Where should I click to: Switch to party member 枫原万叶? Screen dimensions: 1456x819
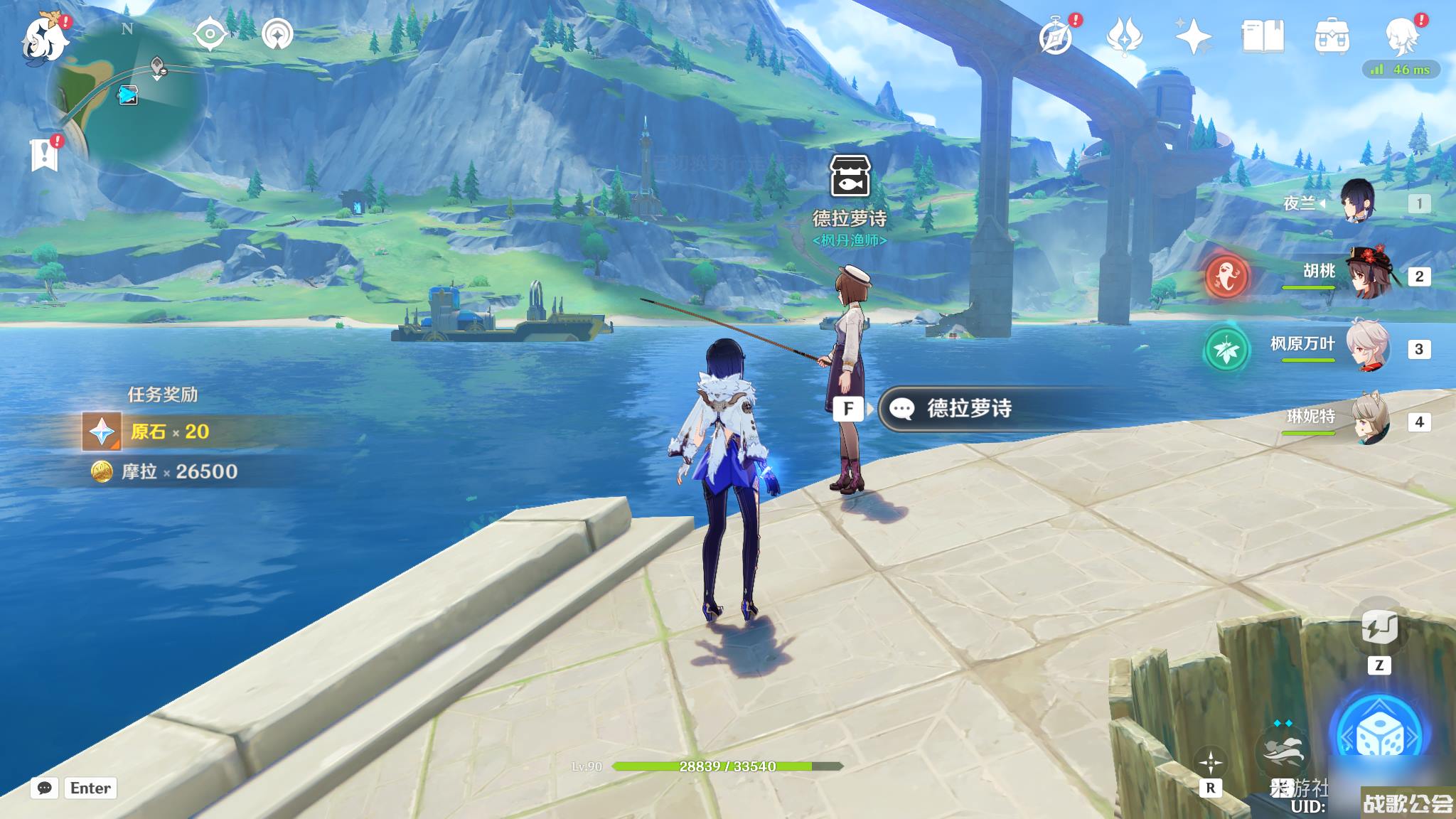(1365, 348)
